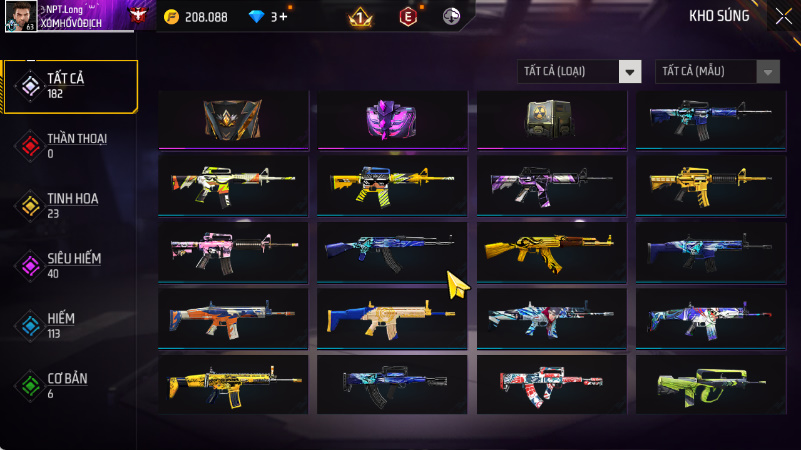This screenshot has height=450, width=801.
Task: Open the red E hexagon icon
Action: [407, 16]
